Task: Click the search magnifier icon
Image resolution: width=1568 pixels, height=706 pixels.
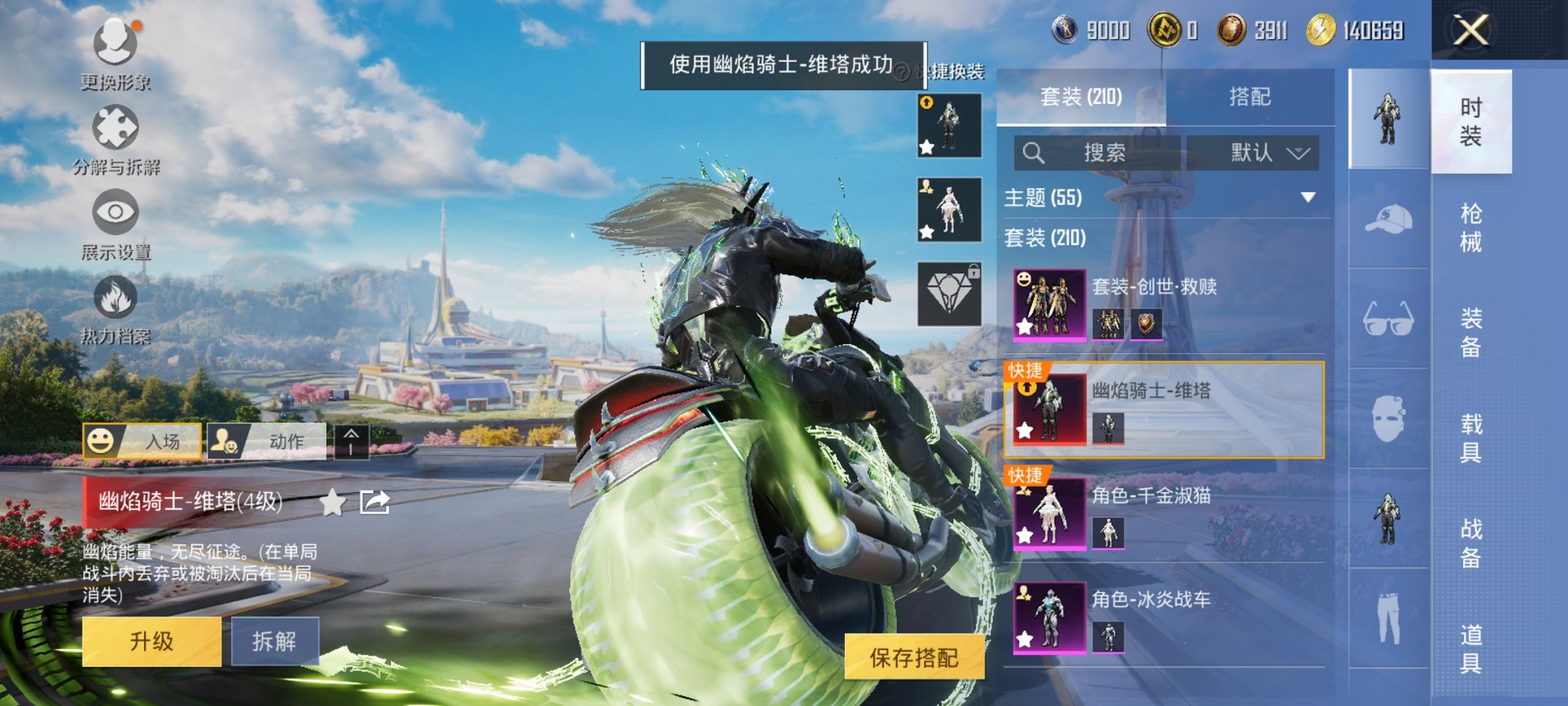Action: click(1034, 153)
